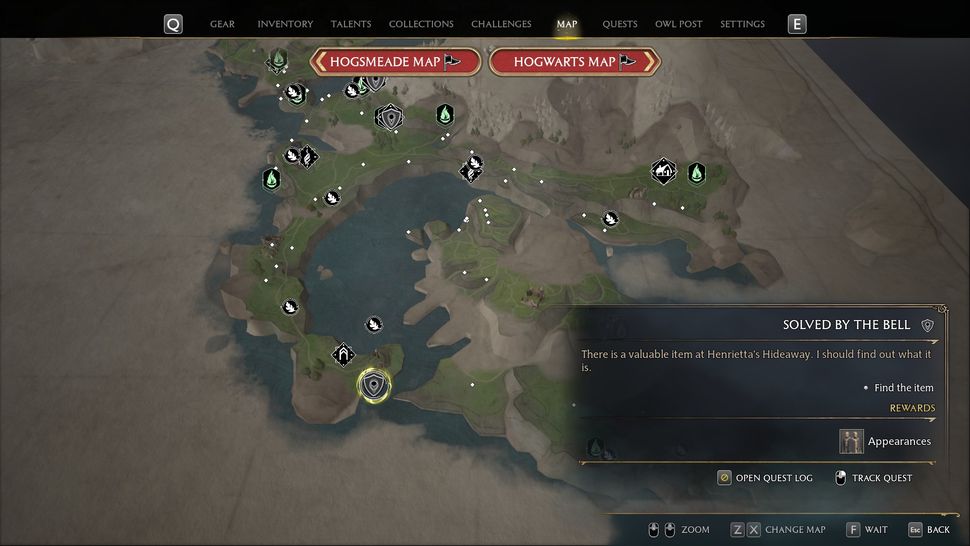Select the Map tab
This screenshot has width=970, height=546.
tap(567, 24)
